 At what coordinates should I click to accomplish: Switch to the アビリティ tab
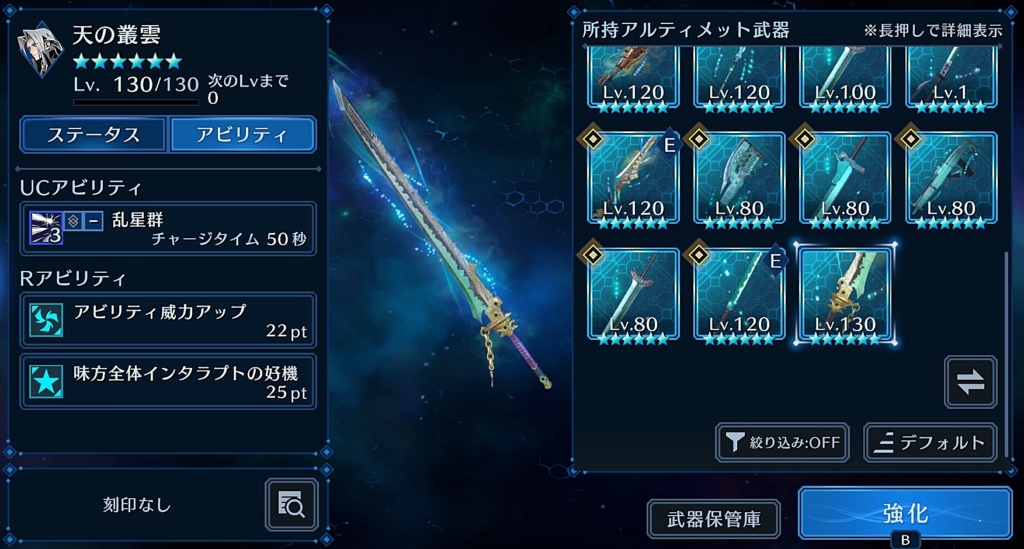click(243, 135)
